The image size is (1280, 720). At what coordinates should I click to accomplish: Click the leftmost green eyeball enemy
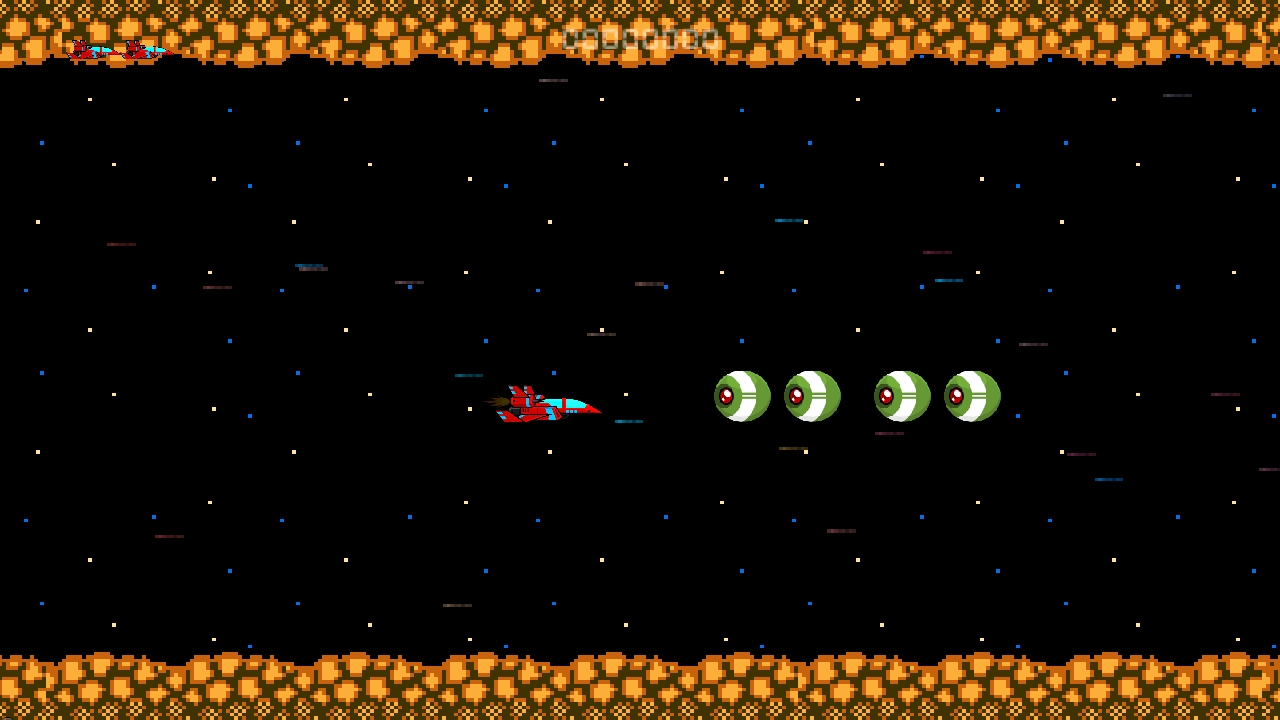click(x=742, y=396)
